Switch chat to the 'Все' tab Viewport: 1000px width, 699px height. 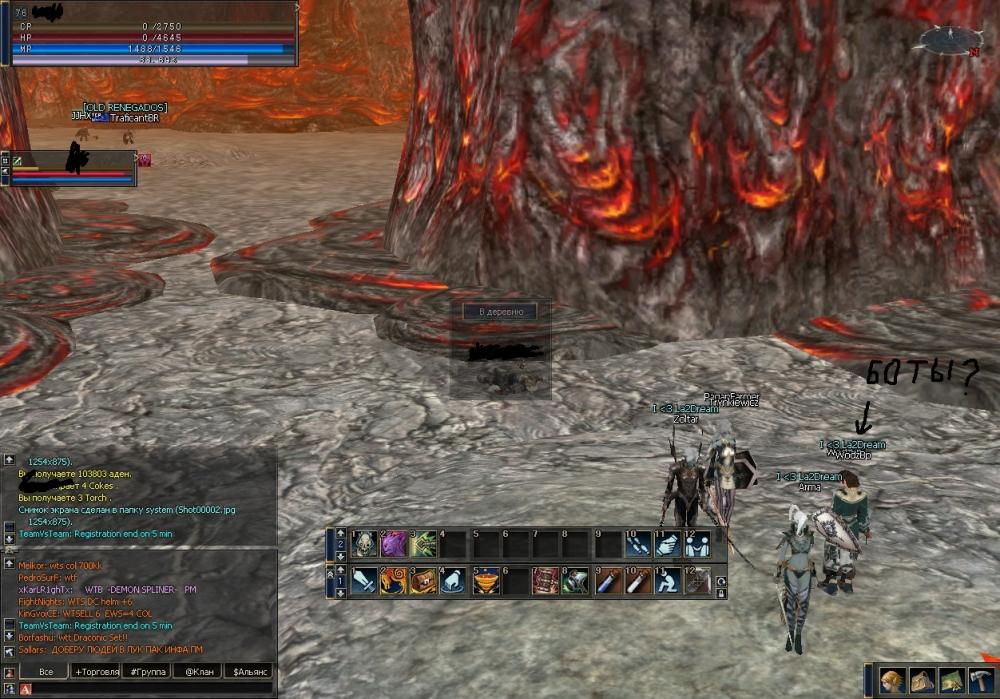45,671
